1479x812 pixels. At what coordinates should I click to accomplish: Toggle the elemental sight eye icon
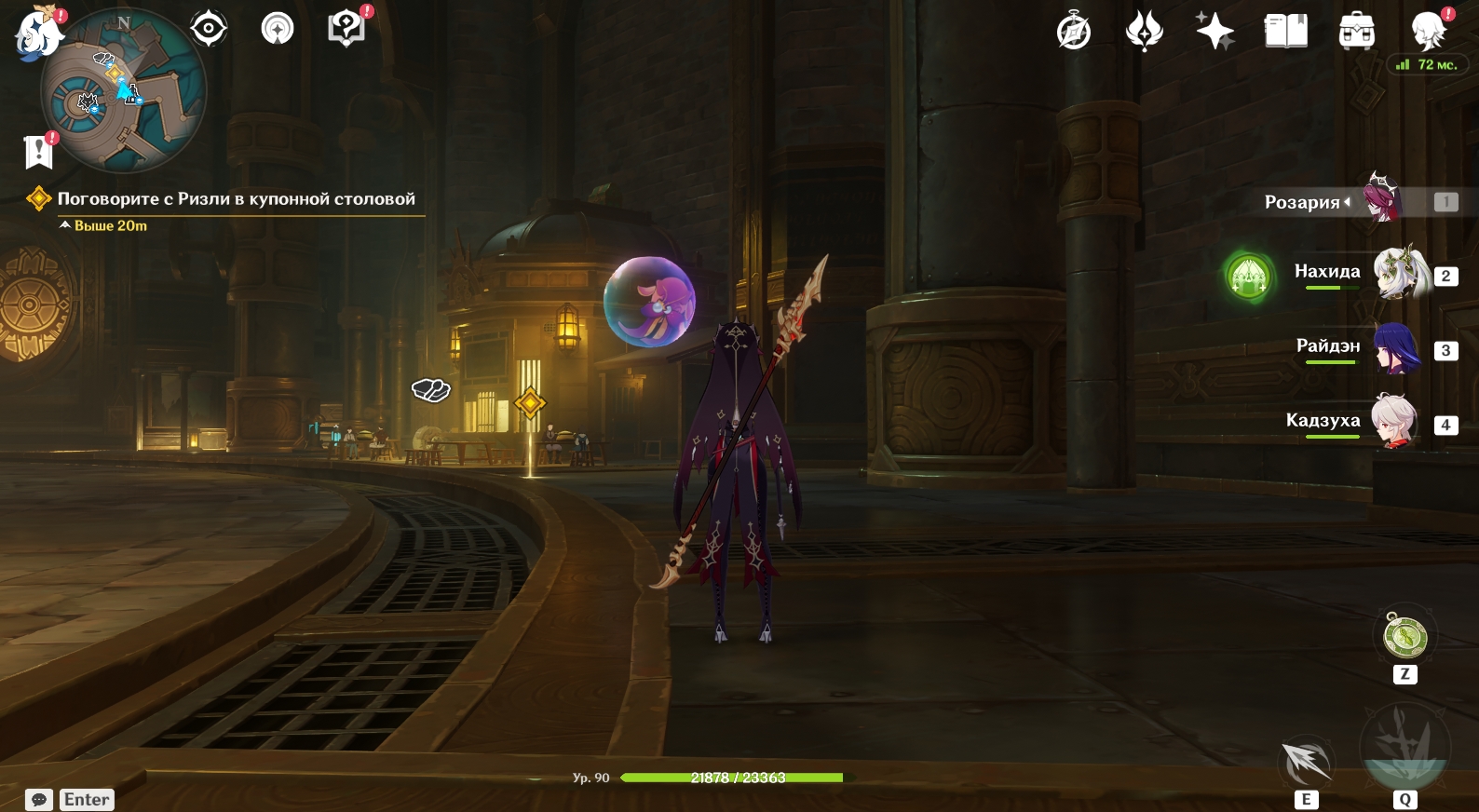209,29
